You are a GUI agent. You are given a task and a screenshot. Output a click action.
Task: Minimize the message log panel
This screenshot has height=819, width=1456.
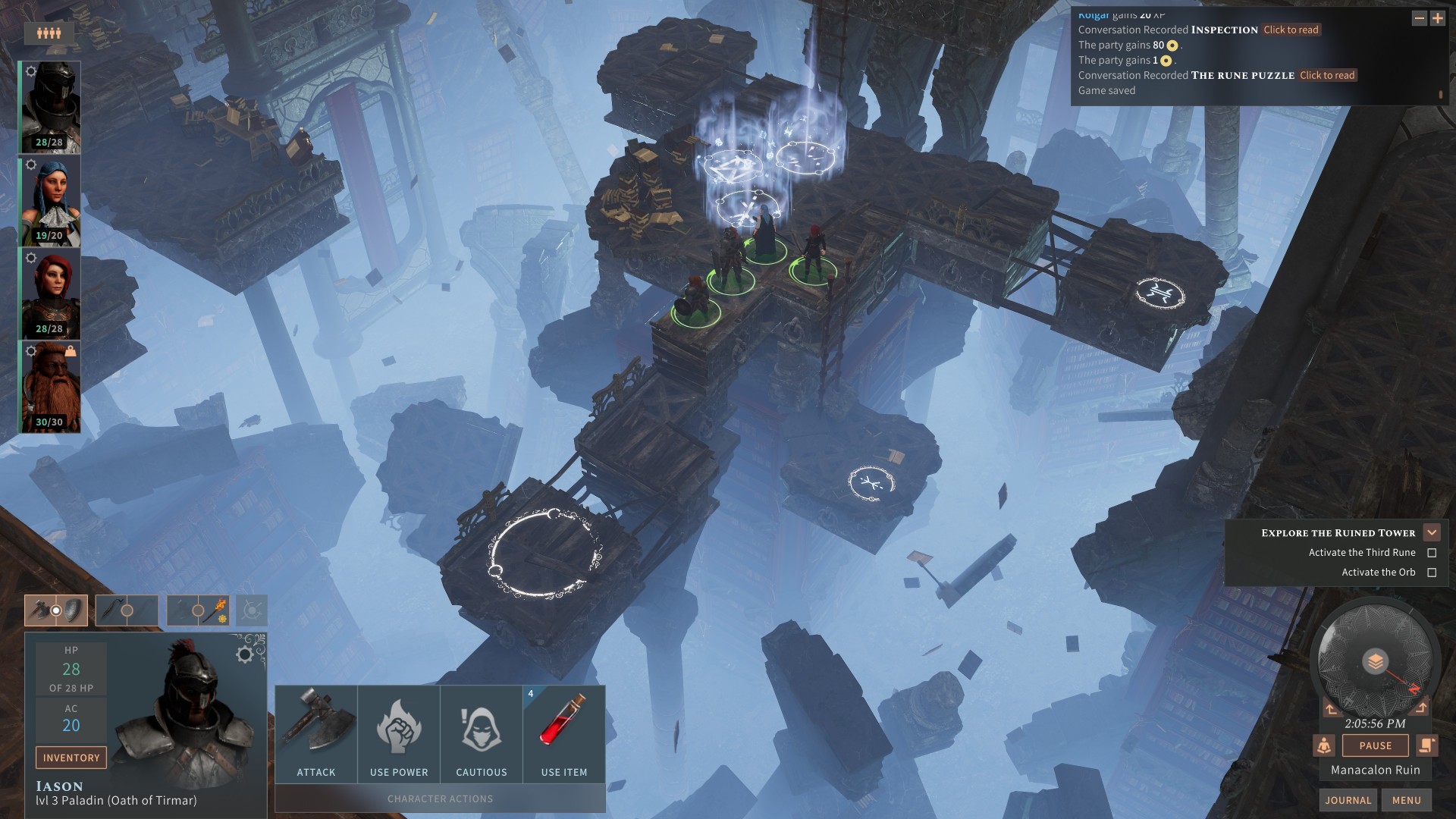[x=1419, y=18]
